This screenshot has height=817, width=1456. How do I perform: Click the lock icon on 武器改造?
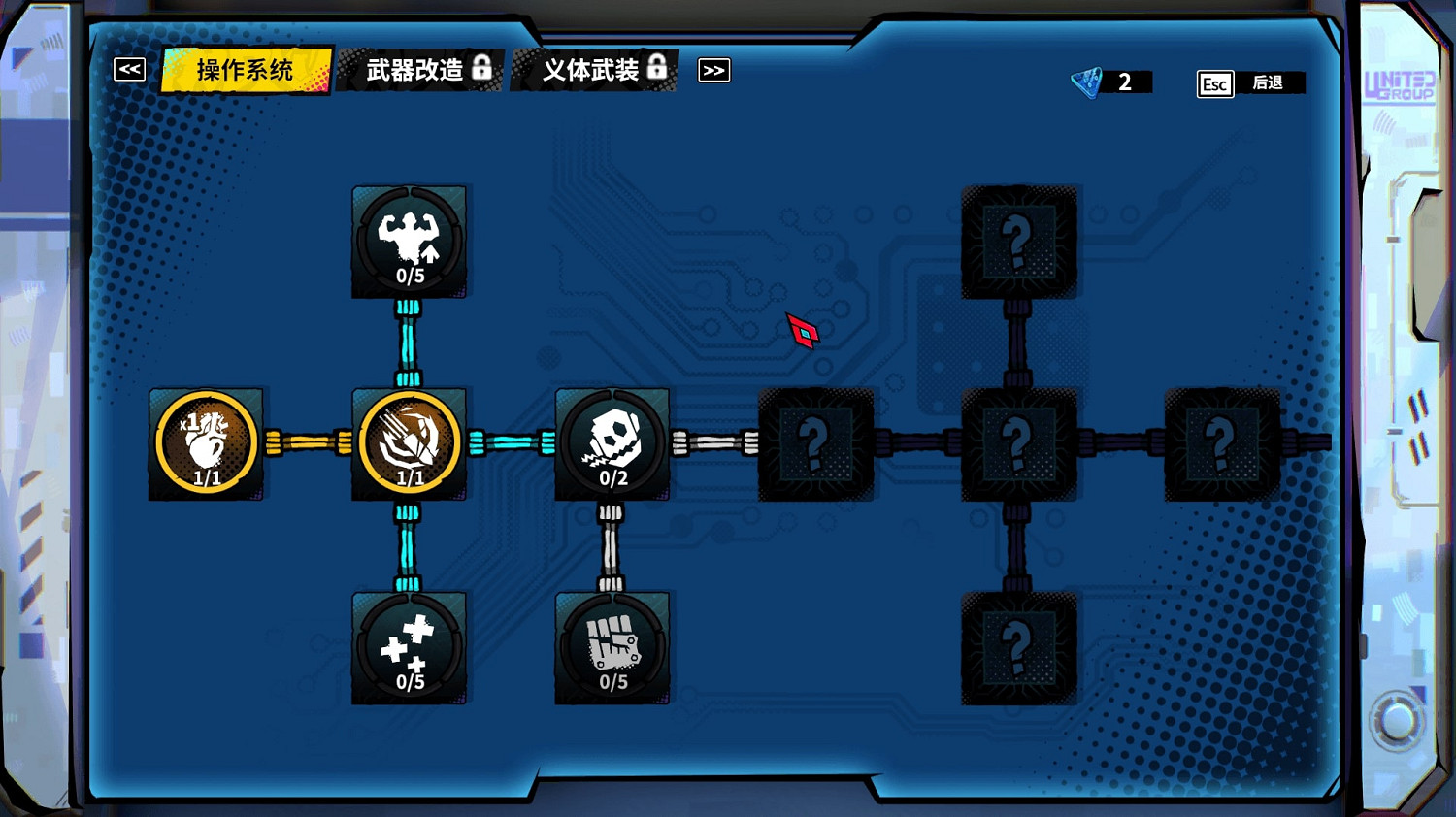click(483, 69)
